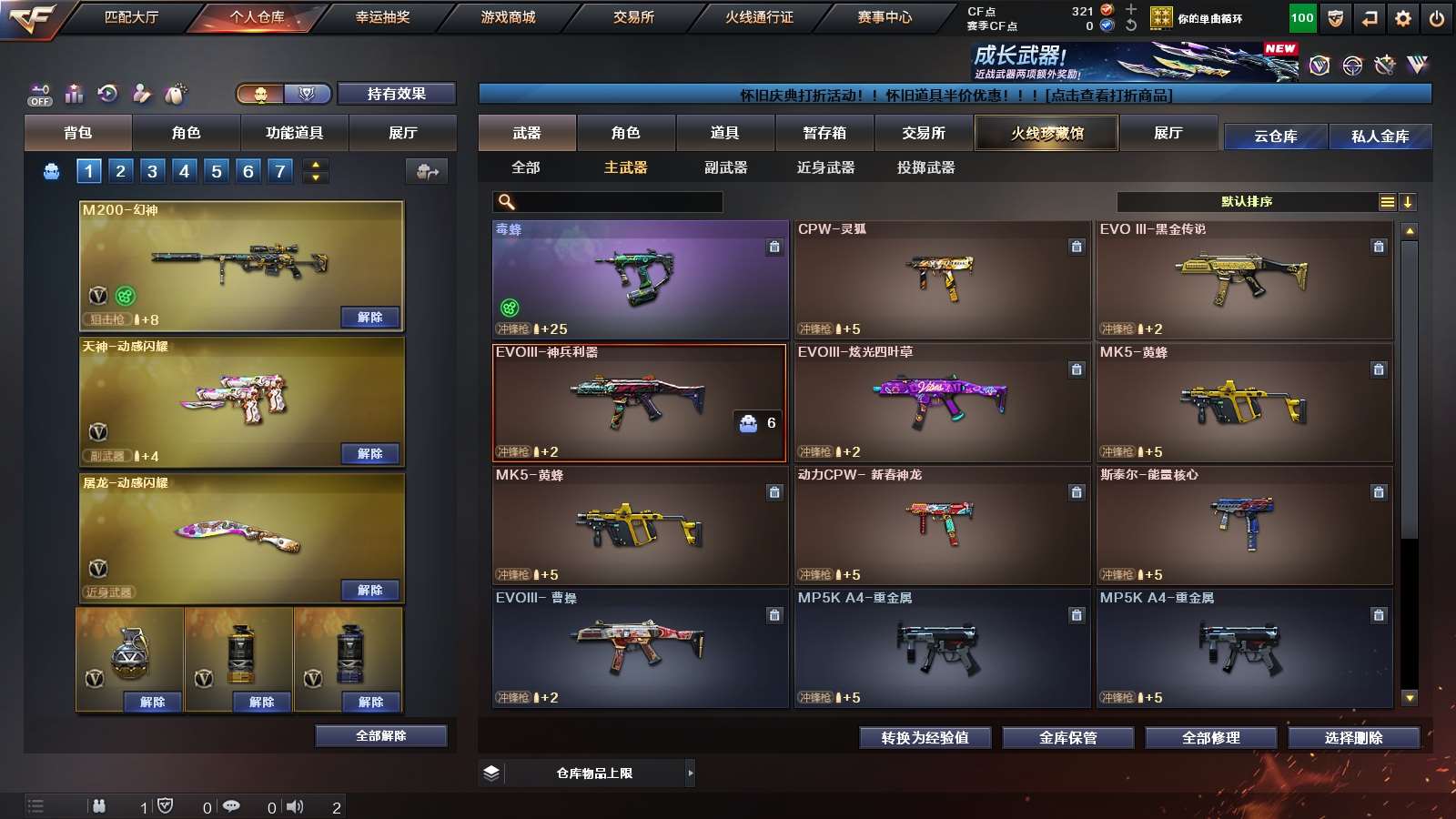Switch to backpack number 3

(152, 171)
